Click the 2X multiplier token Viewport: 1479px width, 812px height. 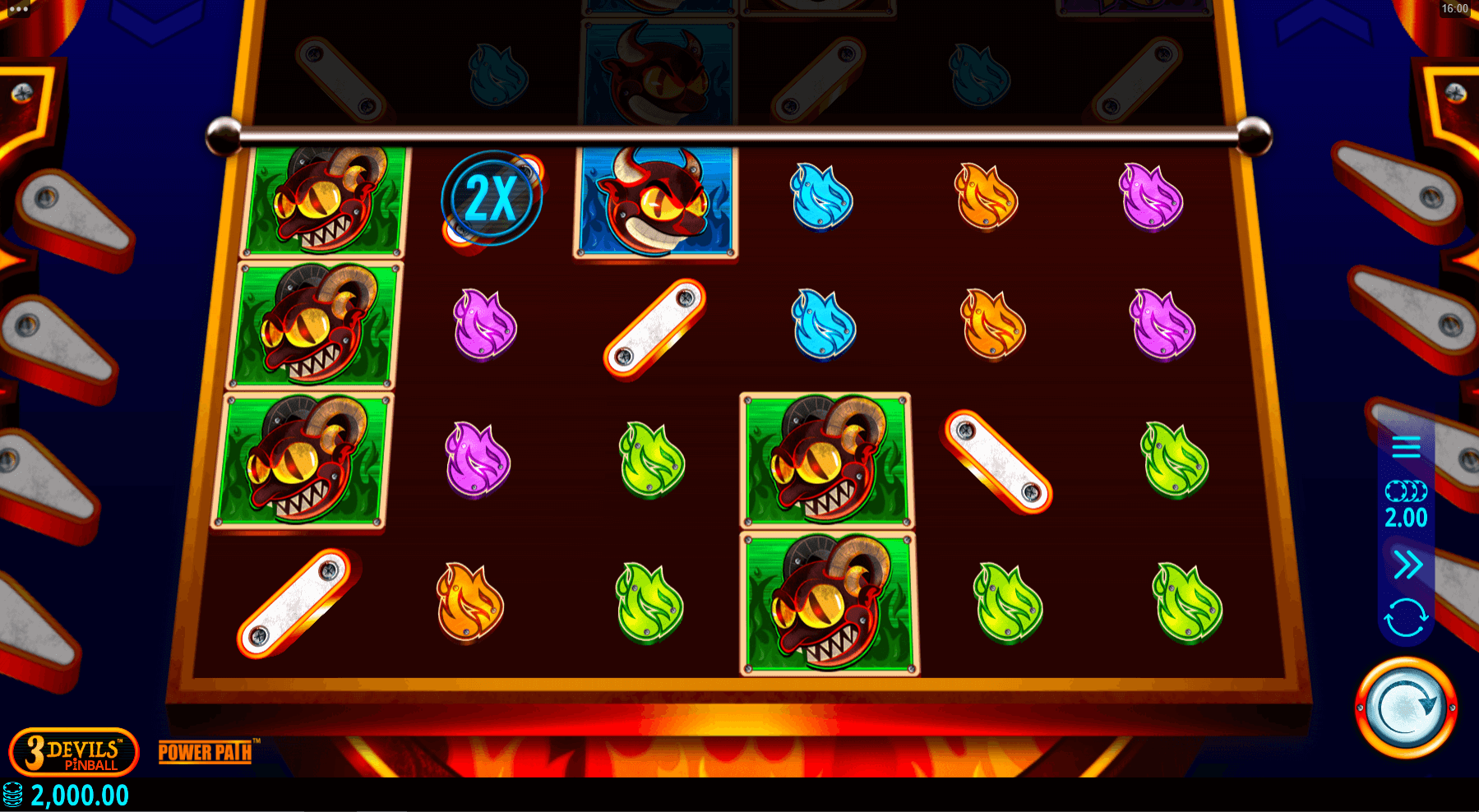pyautogui.click(x=491, y=196)
